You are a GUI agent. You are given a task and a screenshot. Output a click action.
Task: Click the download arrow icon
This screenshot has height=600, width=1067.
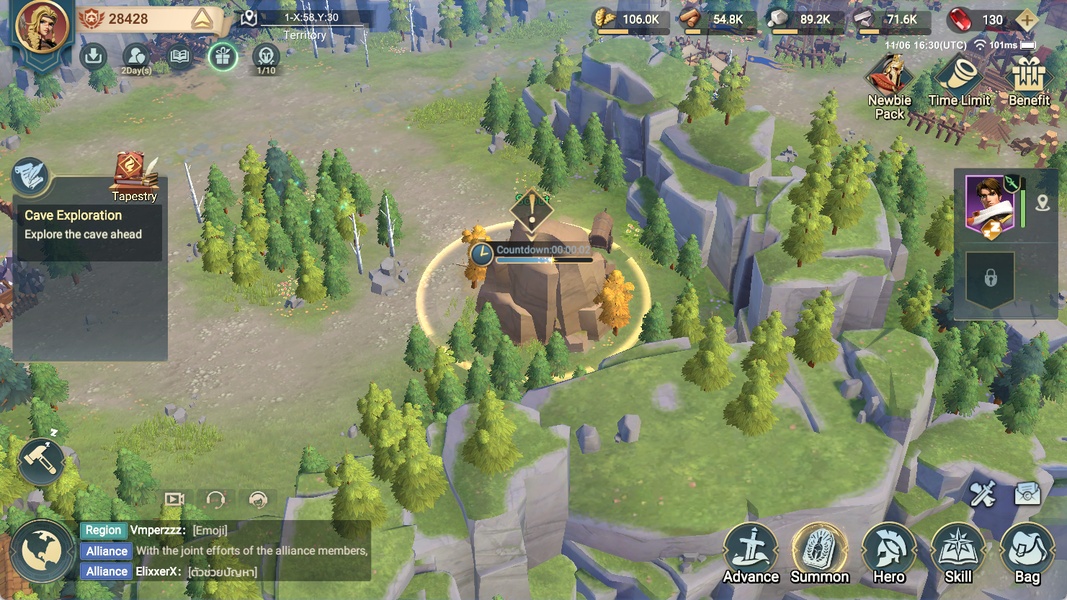tap(94, 56)
